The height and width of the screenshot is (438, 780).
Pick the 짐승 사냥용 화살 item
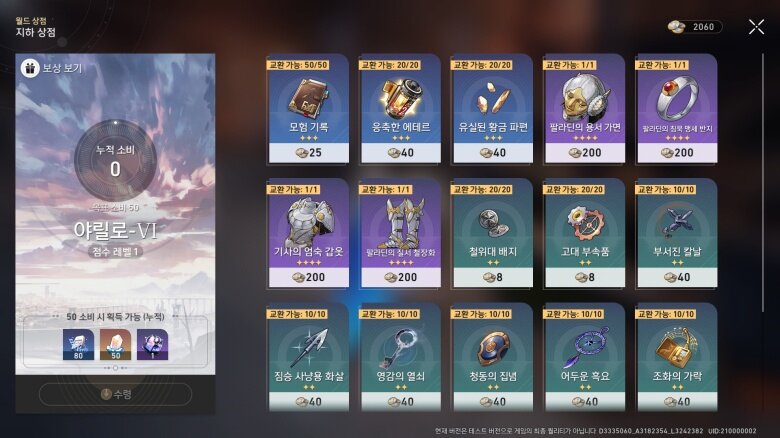click(307, 357)
